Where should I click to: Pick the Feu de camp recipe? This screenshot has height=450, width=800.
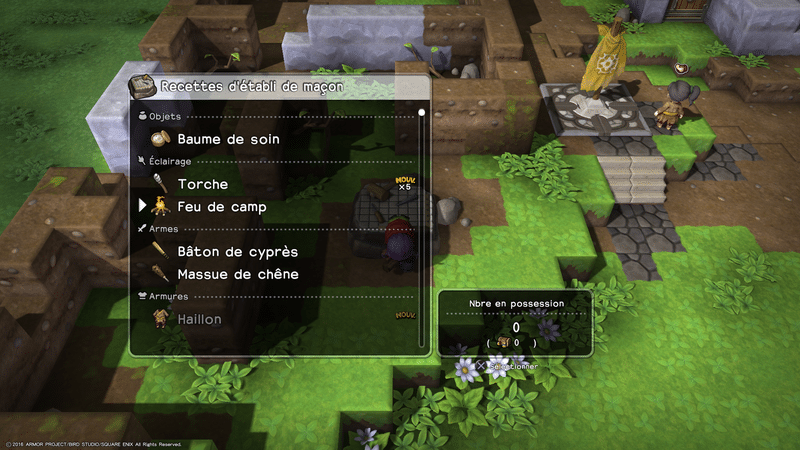(x=221, y=207)
